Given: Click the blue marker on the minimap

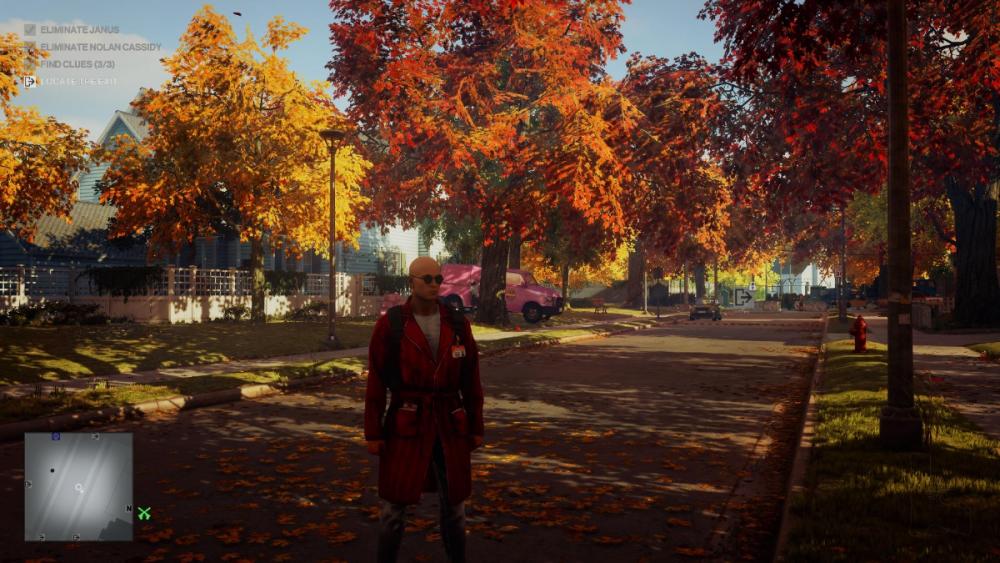Looking at the screenshot, I should (x=56, y=437).
